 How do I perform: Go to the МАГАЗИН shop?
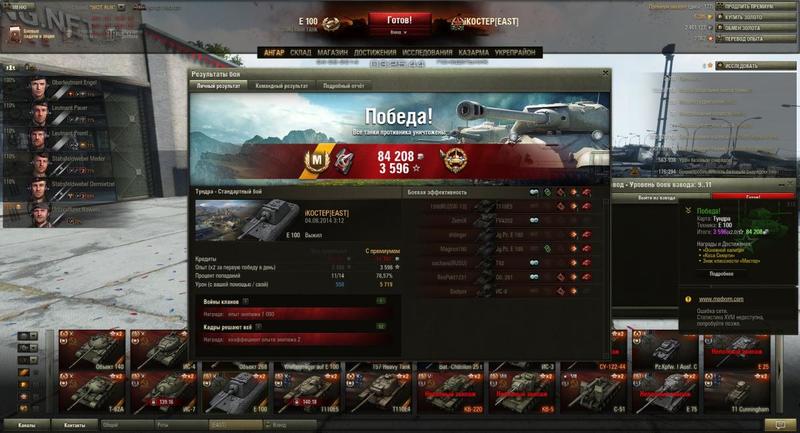333,52
